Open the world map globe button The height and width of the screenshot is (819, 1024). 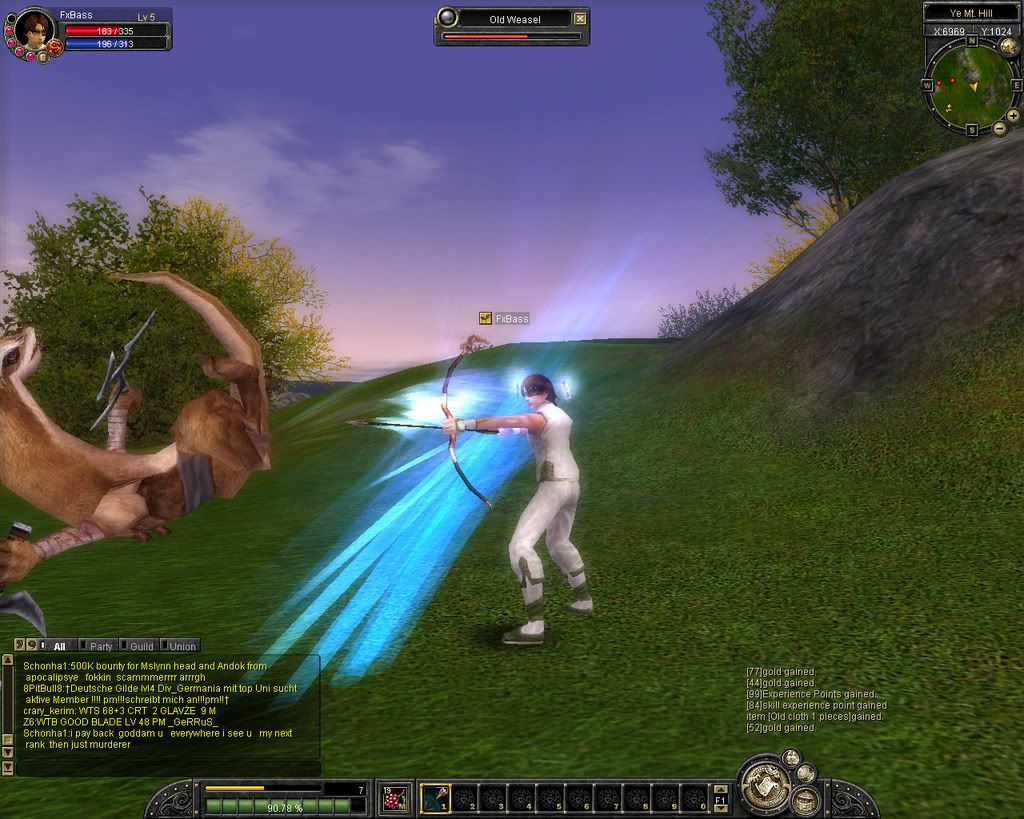coord(1009,46)
